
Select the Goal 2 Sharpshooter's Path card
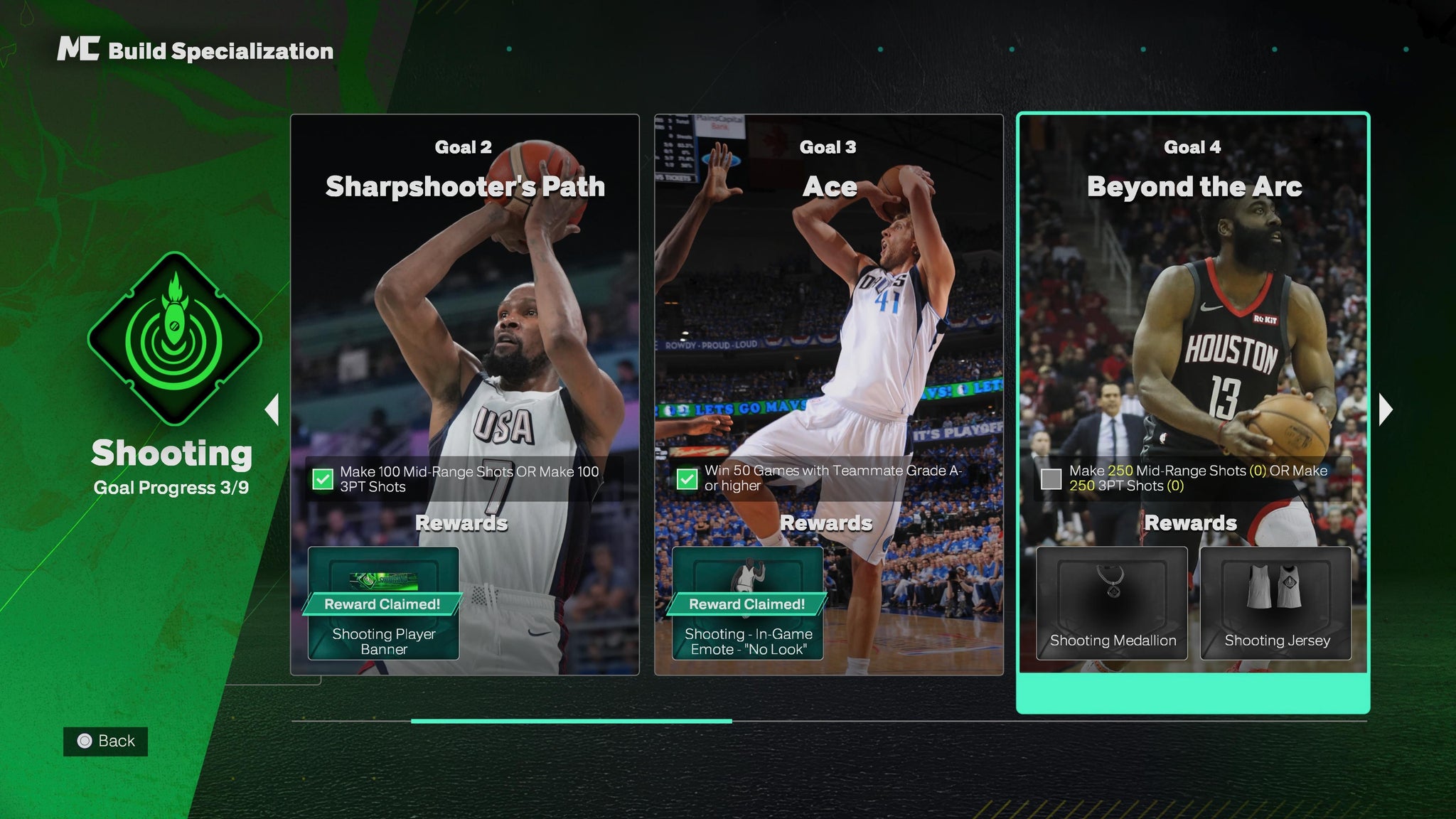tap(464, 320)
